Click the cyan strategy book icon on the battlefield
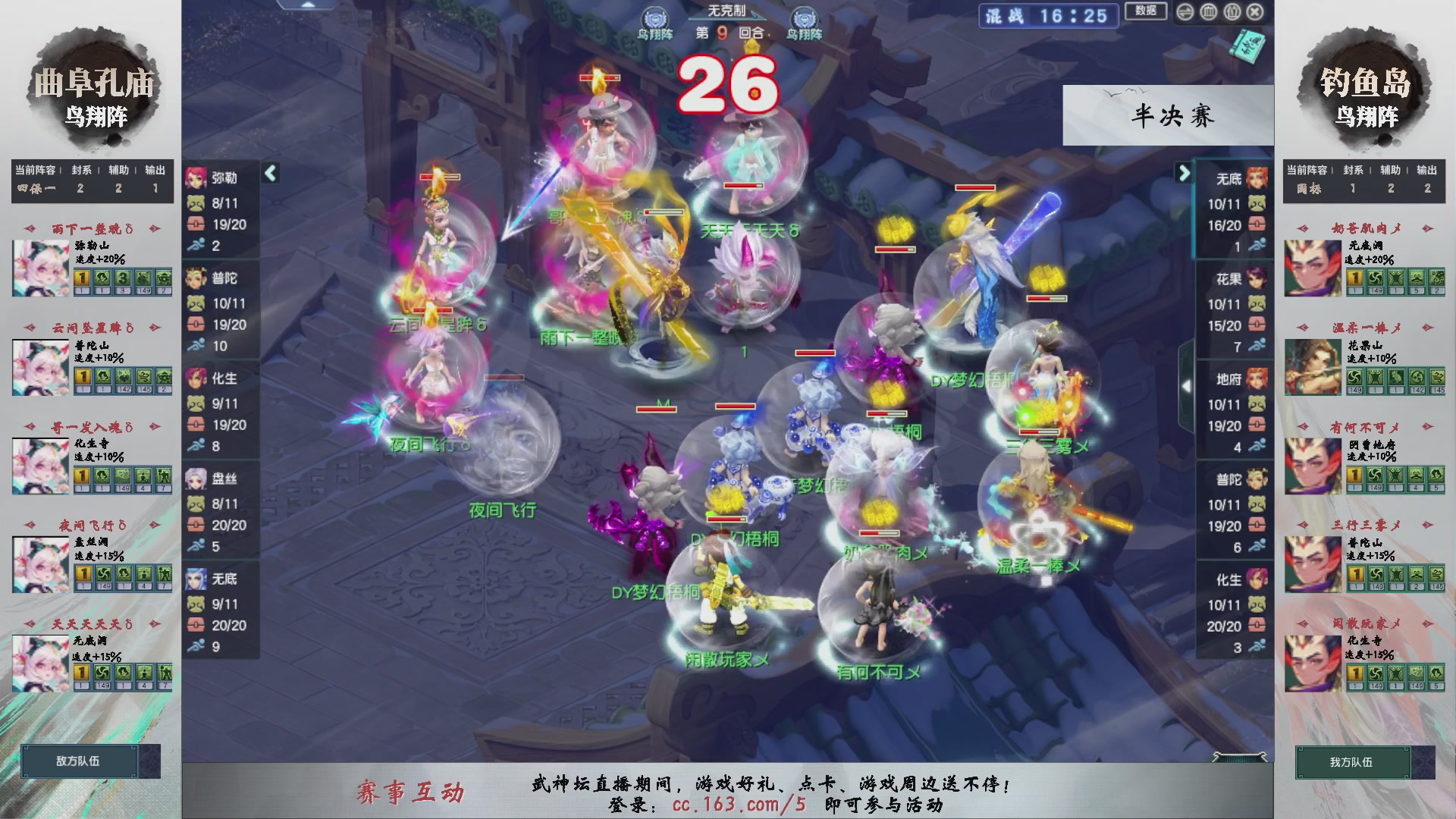1456x819 pixels. pyautogui.click(x=1247, y=45)
